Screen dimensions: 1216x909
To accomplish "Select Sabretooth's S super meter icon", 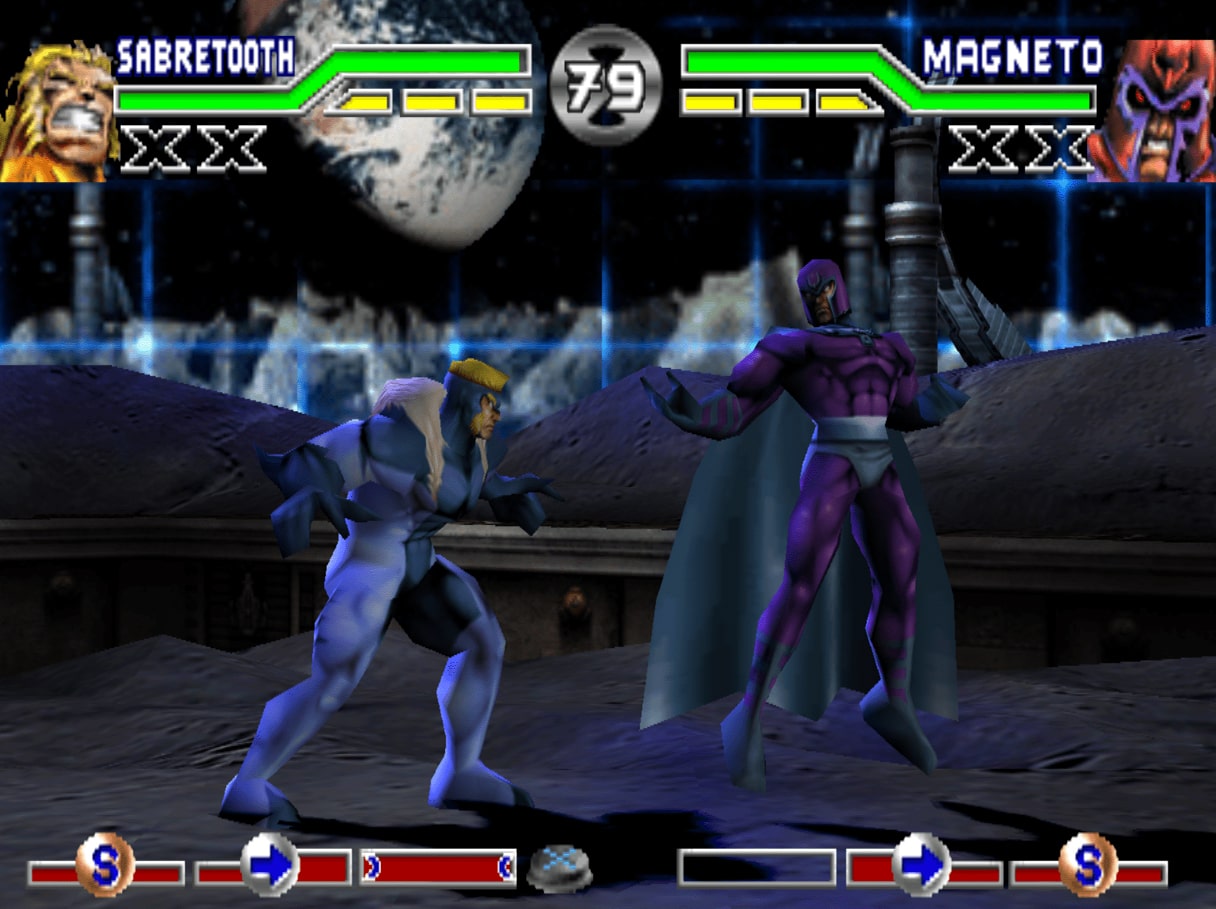I will point(105,865).
